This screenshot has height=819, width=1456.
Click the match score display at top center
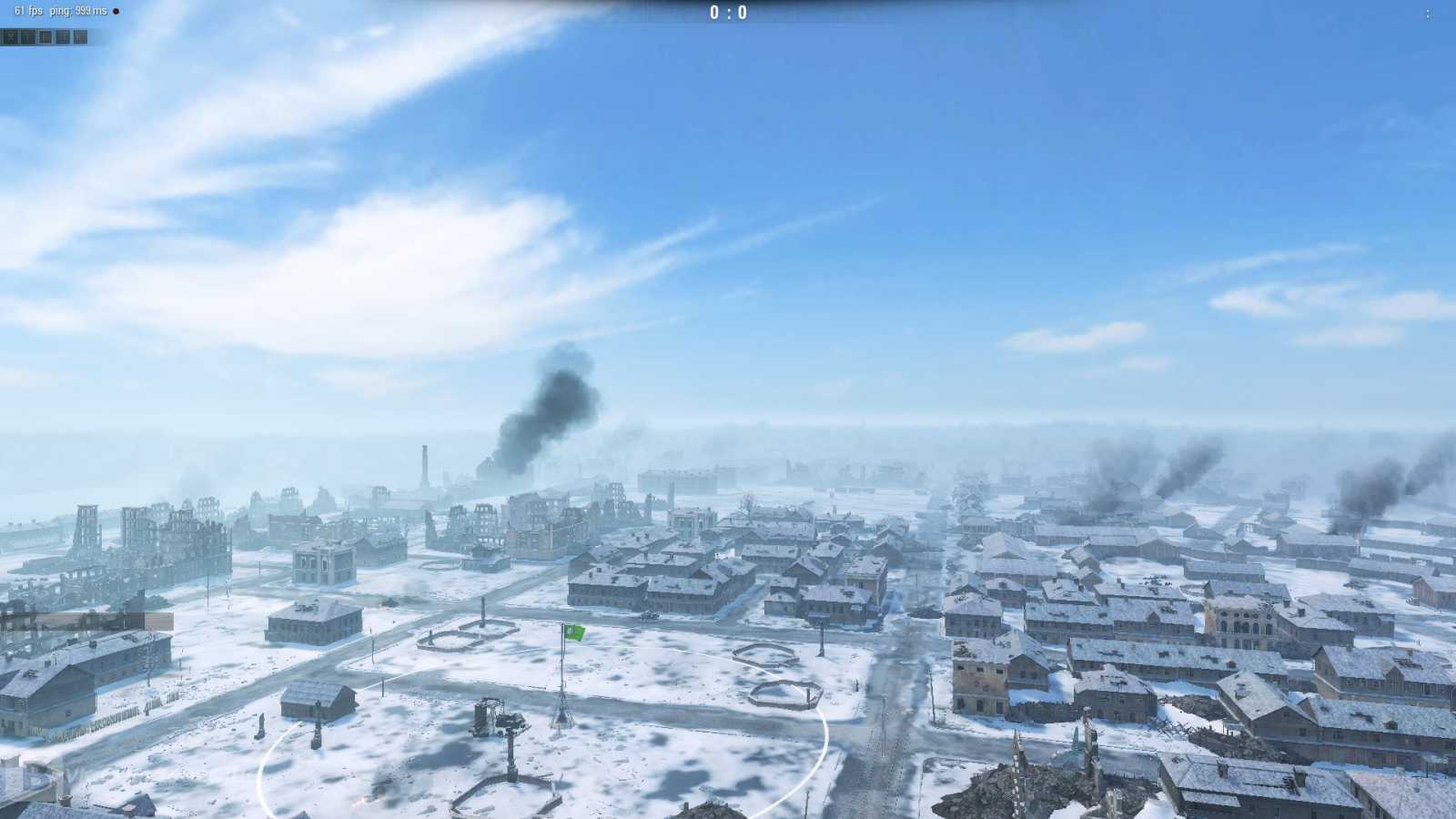click(728, 14)
